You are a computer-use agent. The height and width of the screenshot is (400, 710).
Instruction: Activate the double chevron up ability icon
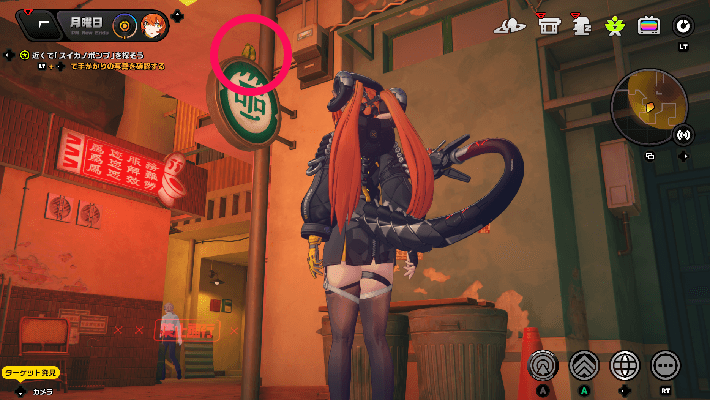click(x=585, y=365)
